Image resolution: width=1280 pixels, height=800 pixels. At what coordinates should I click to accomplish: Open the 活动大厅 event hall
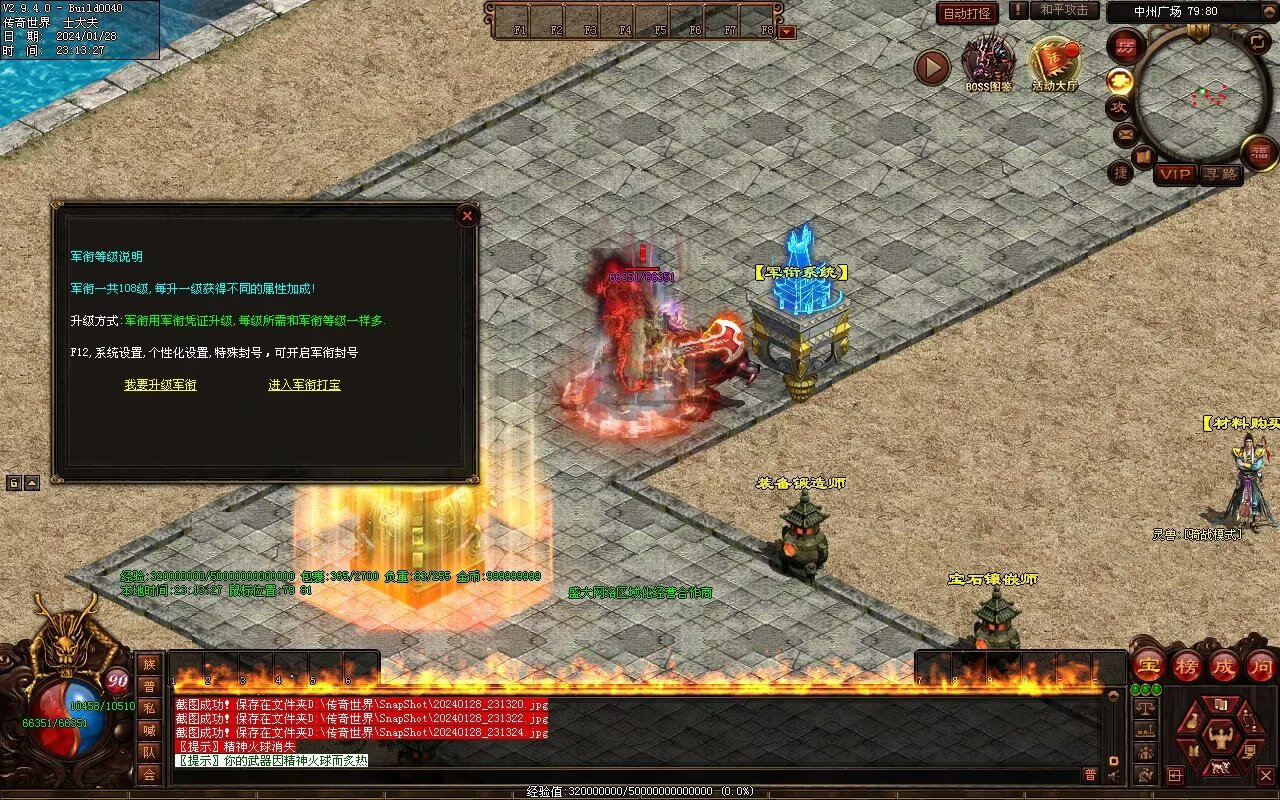click(x=1055, y=62)
